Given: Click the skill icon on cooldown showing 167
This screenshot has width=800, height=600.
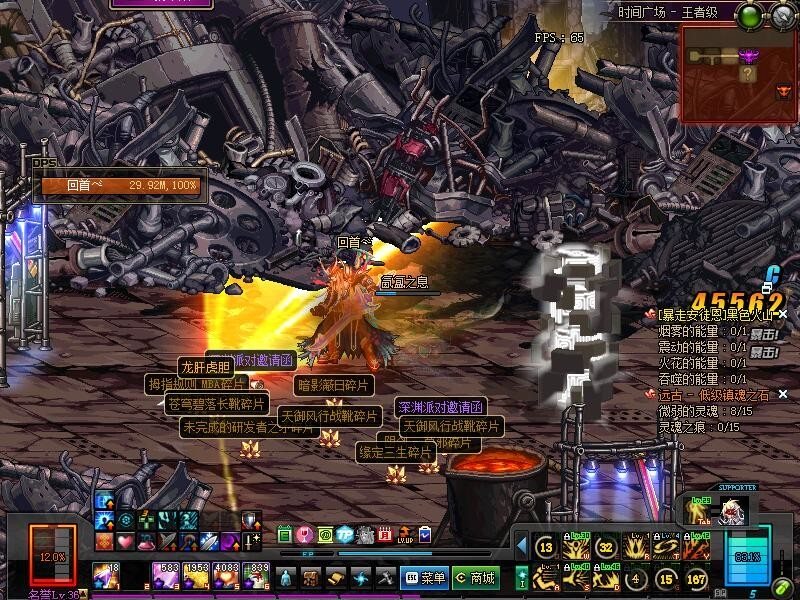Looking at the screenshot, I should coord(697,578).
